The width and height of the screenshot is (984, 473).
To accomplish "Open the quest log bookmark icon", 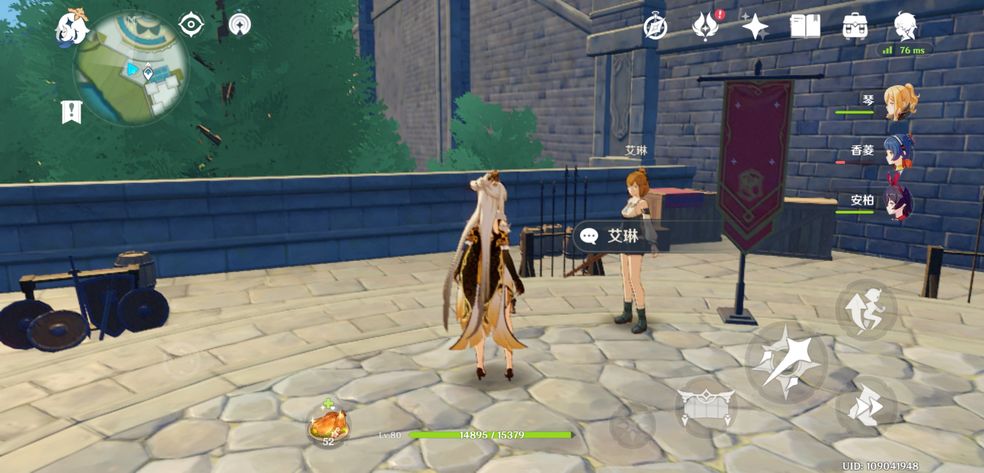I will (71, 112).
